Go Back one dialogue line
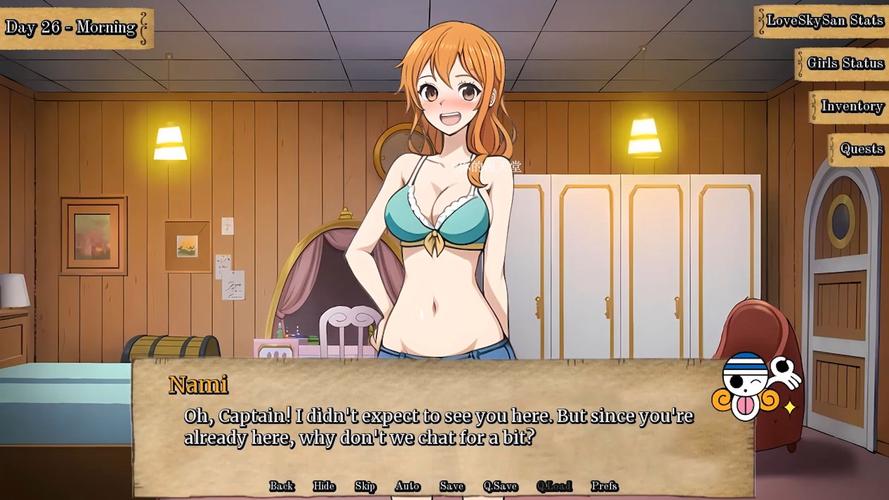 (x=282, y=486)
